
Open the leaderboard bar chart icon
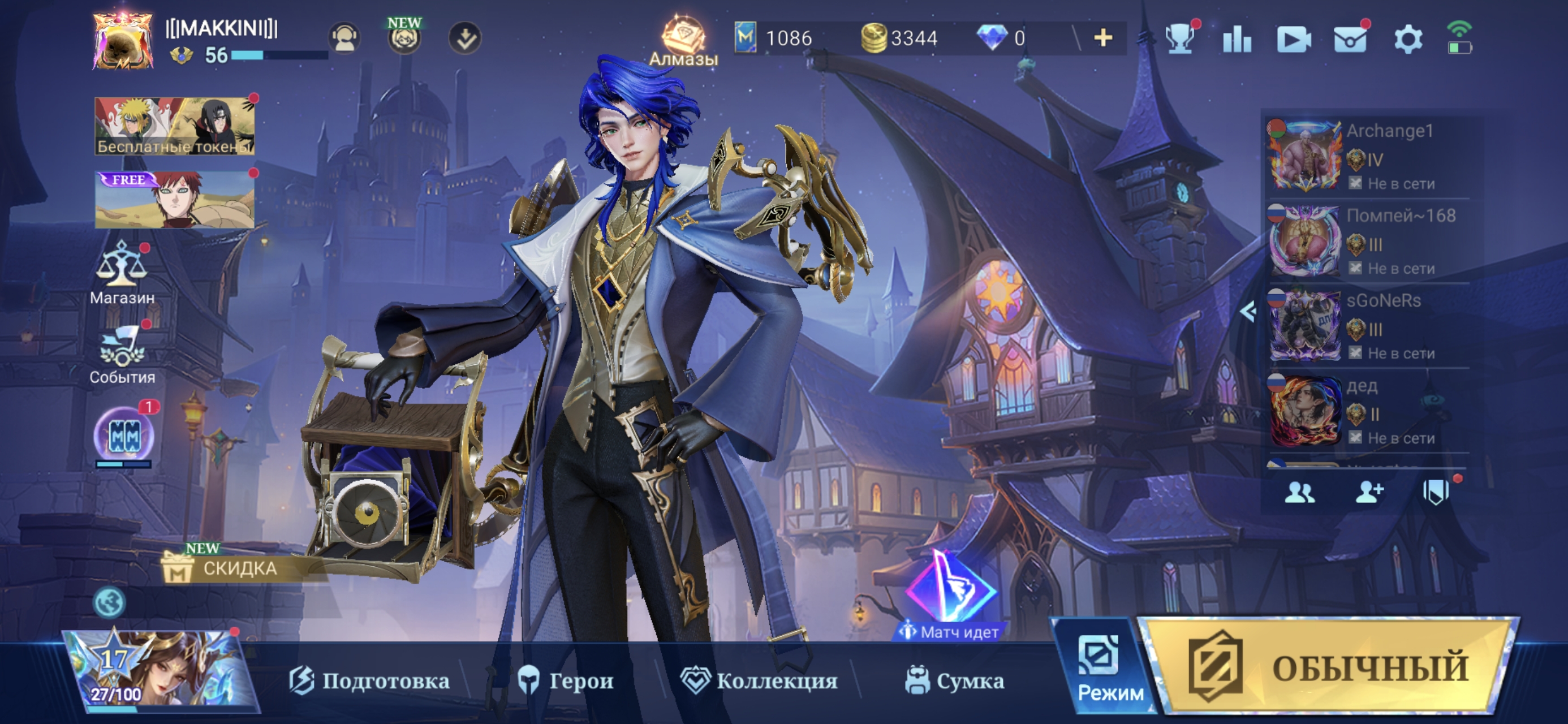pos(1237,40)
